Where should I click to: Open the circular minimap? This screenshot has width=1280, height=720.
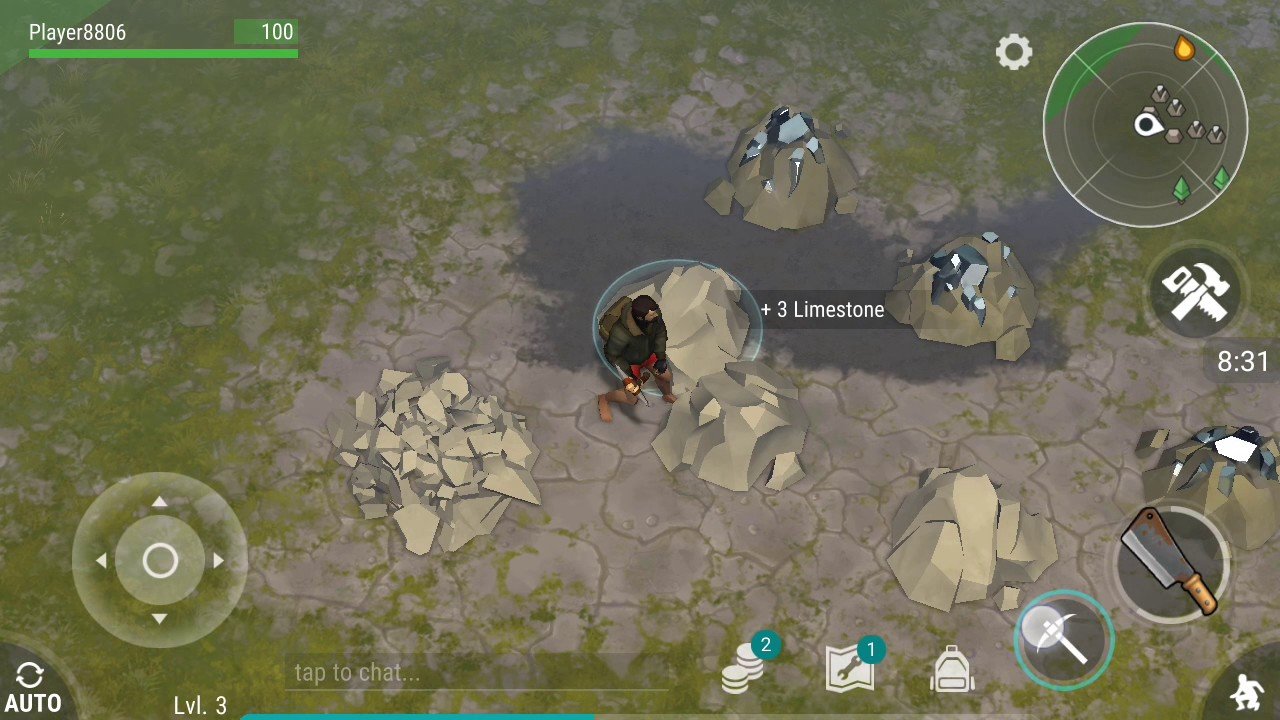click(x=1145, y=125)
